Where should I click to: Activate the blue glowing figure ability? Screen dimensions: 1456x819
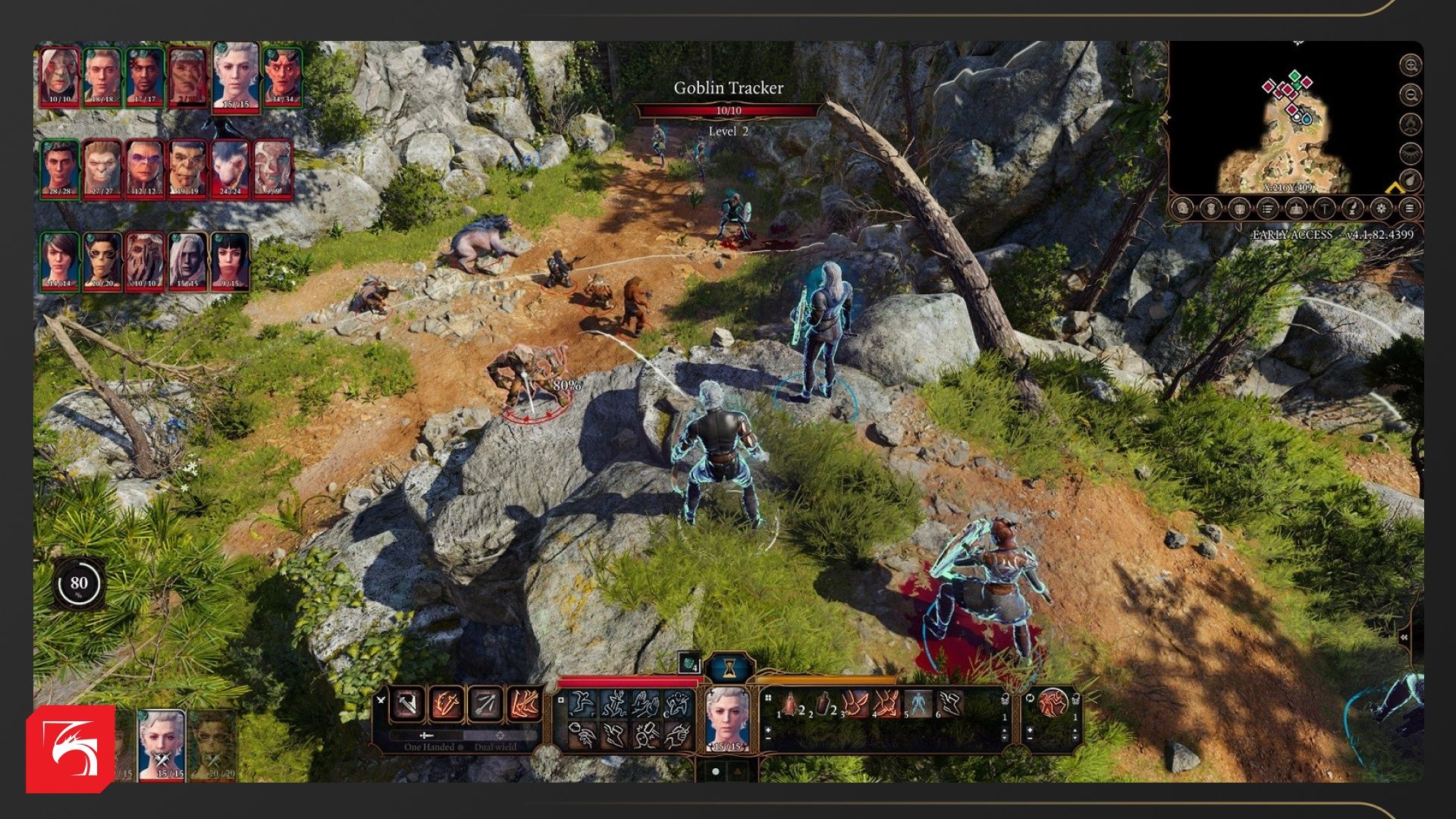(918, 704)
